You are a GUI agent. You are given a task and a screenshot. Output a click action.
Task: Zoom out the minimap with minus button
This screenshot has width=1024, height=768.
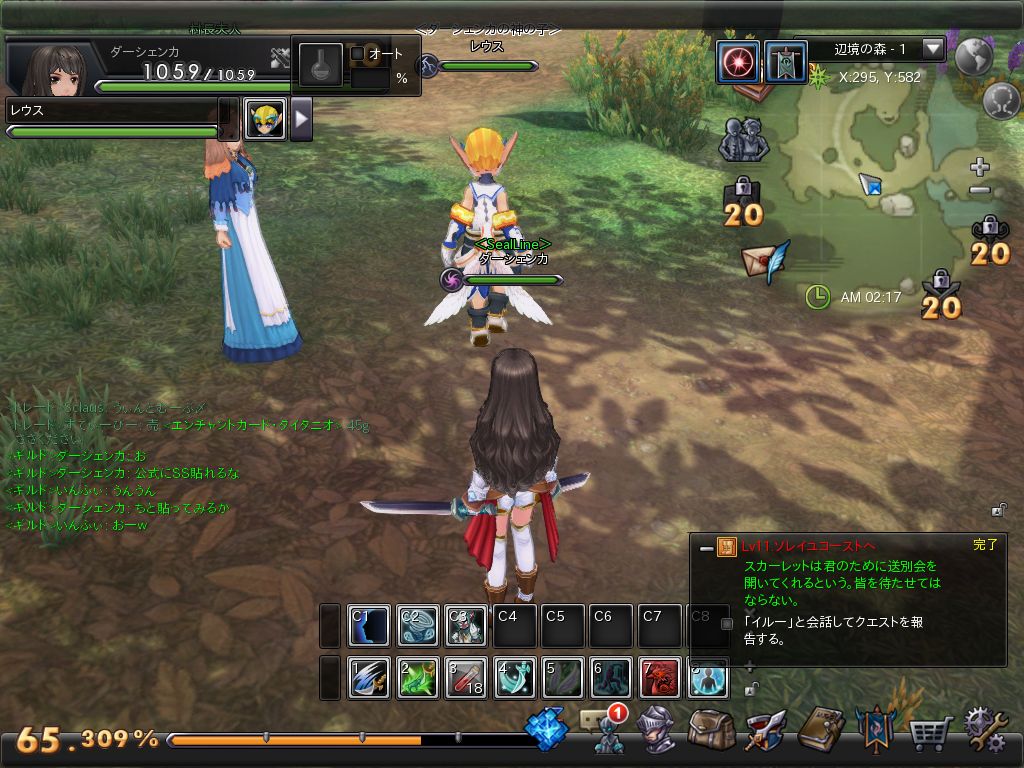click(980, 190)
